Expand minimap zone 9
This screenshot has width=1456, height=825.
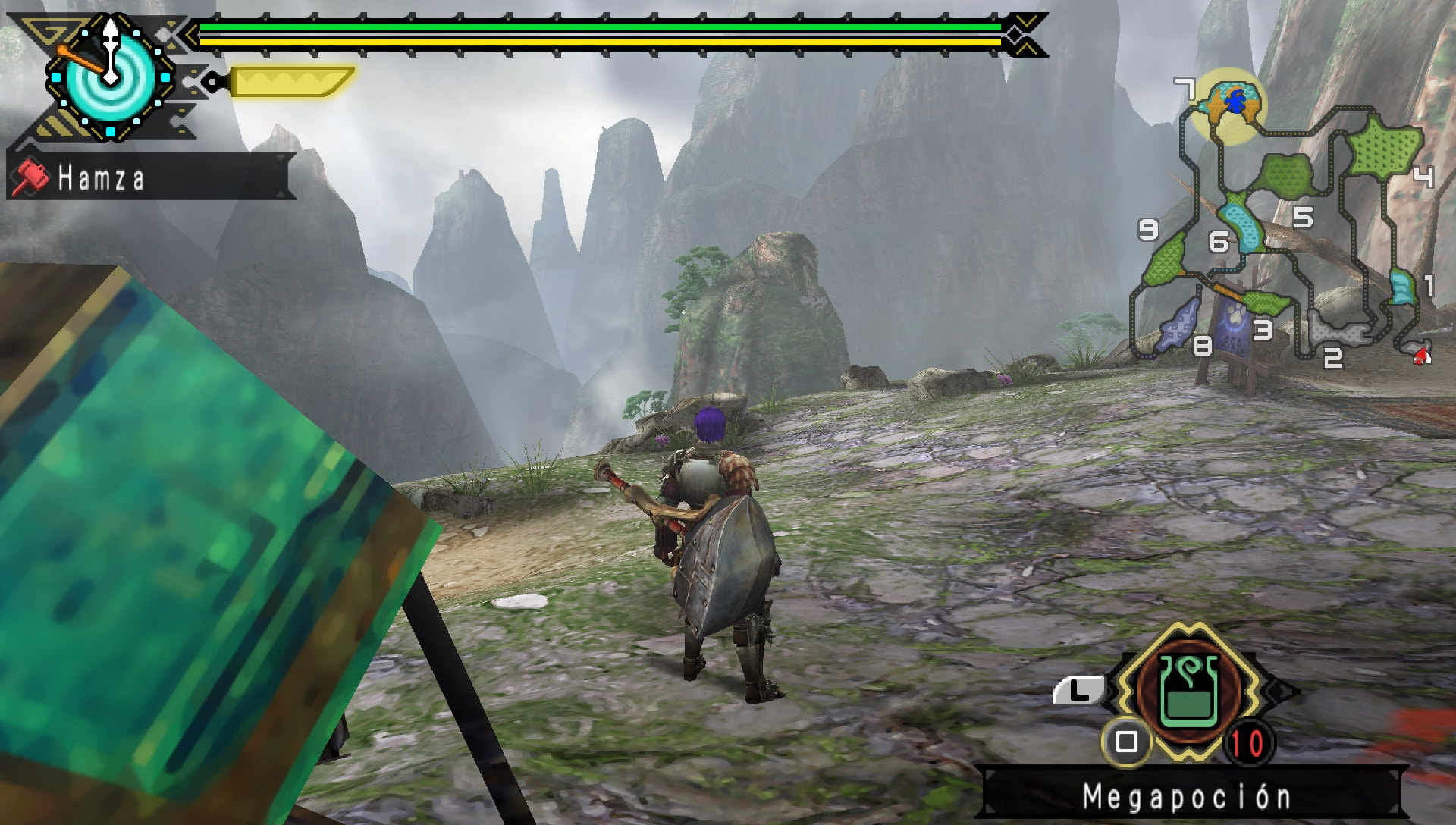click(x=1150, y=227)
